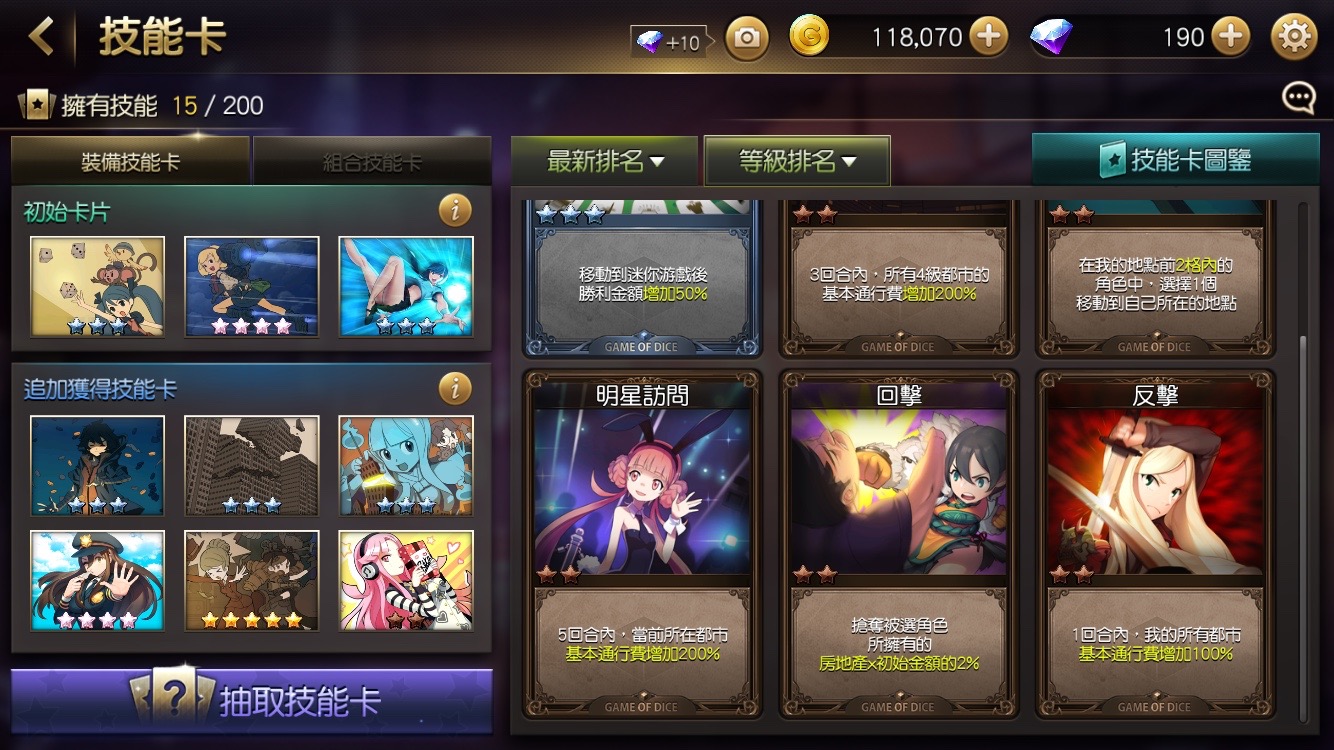Tap the 抽取技能卡 draw button

tap(252, 702)
